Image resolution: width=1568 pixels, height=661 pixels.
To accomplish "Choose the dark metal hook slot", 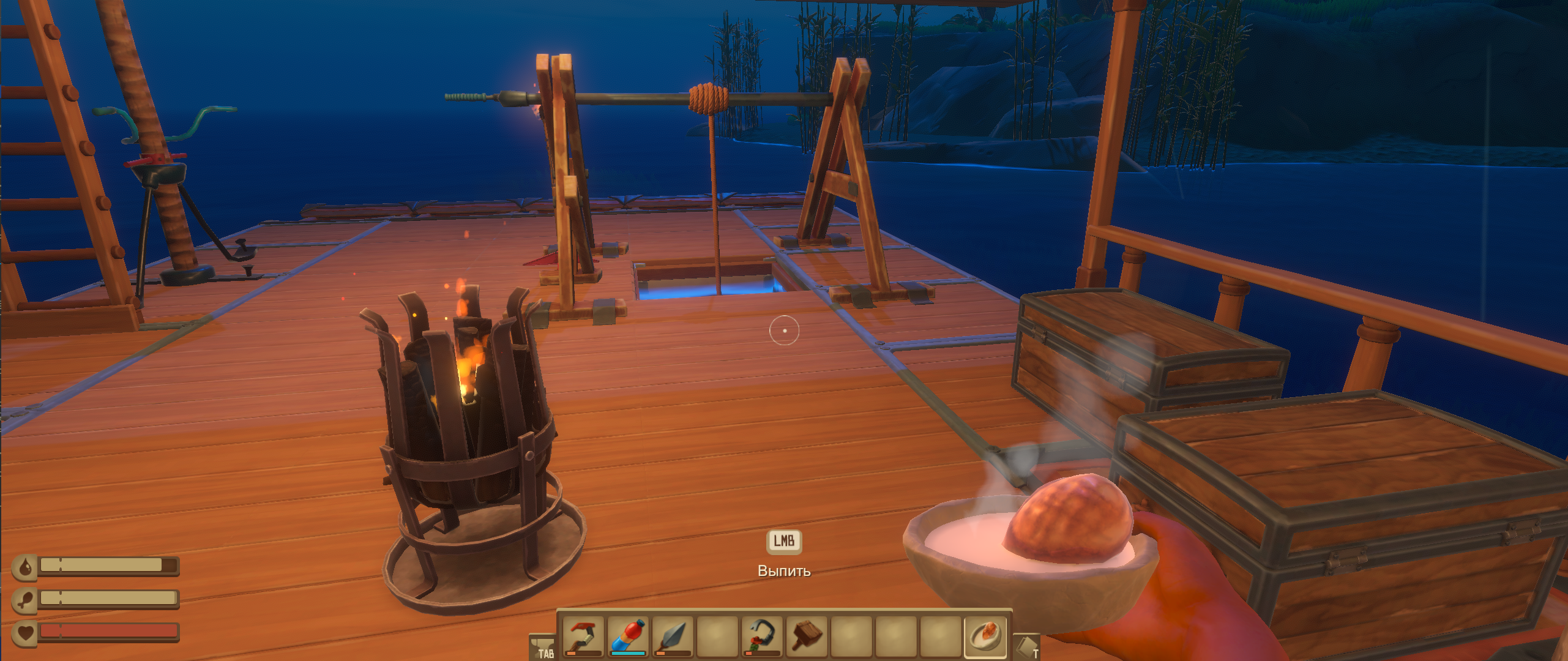I will point(762,636).
